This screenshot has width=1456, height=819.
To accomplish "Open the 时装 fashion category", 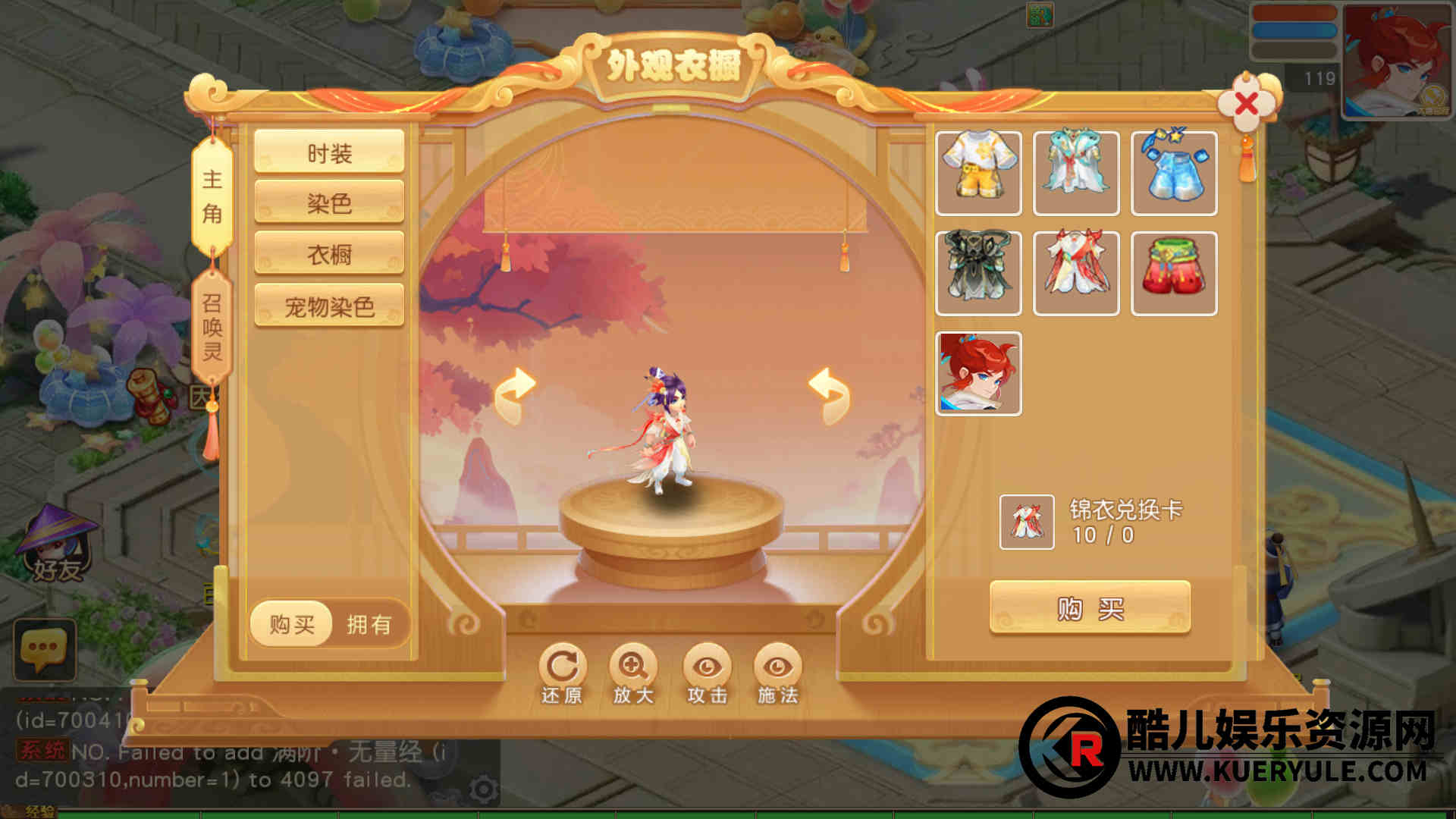I will click(329, 152).
